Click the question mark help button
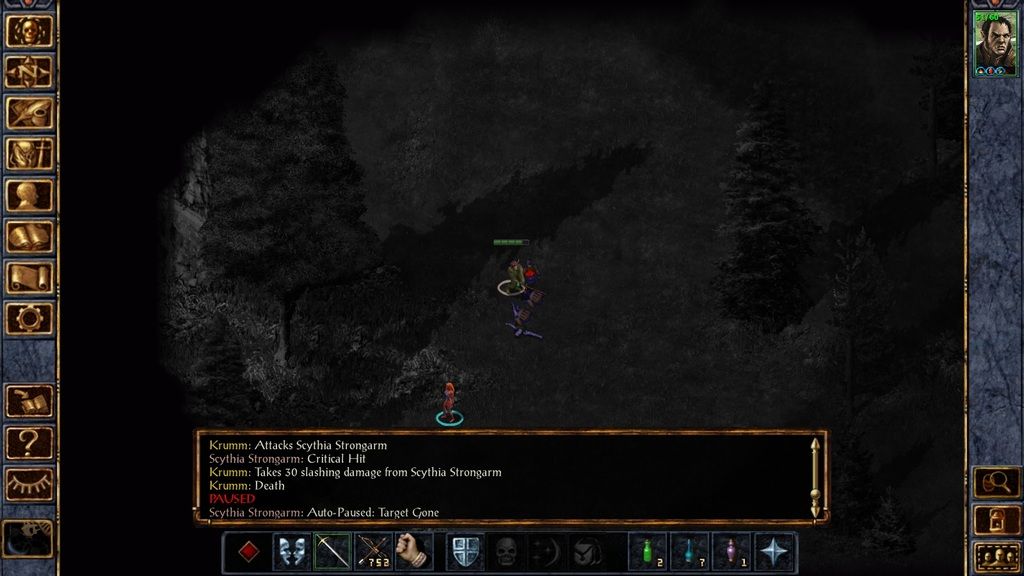Viewport: 1024px width, 576px height. 29,443
